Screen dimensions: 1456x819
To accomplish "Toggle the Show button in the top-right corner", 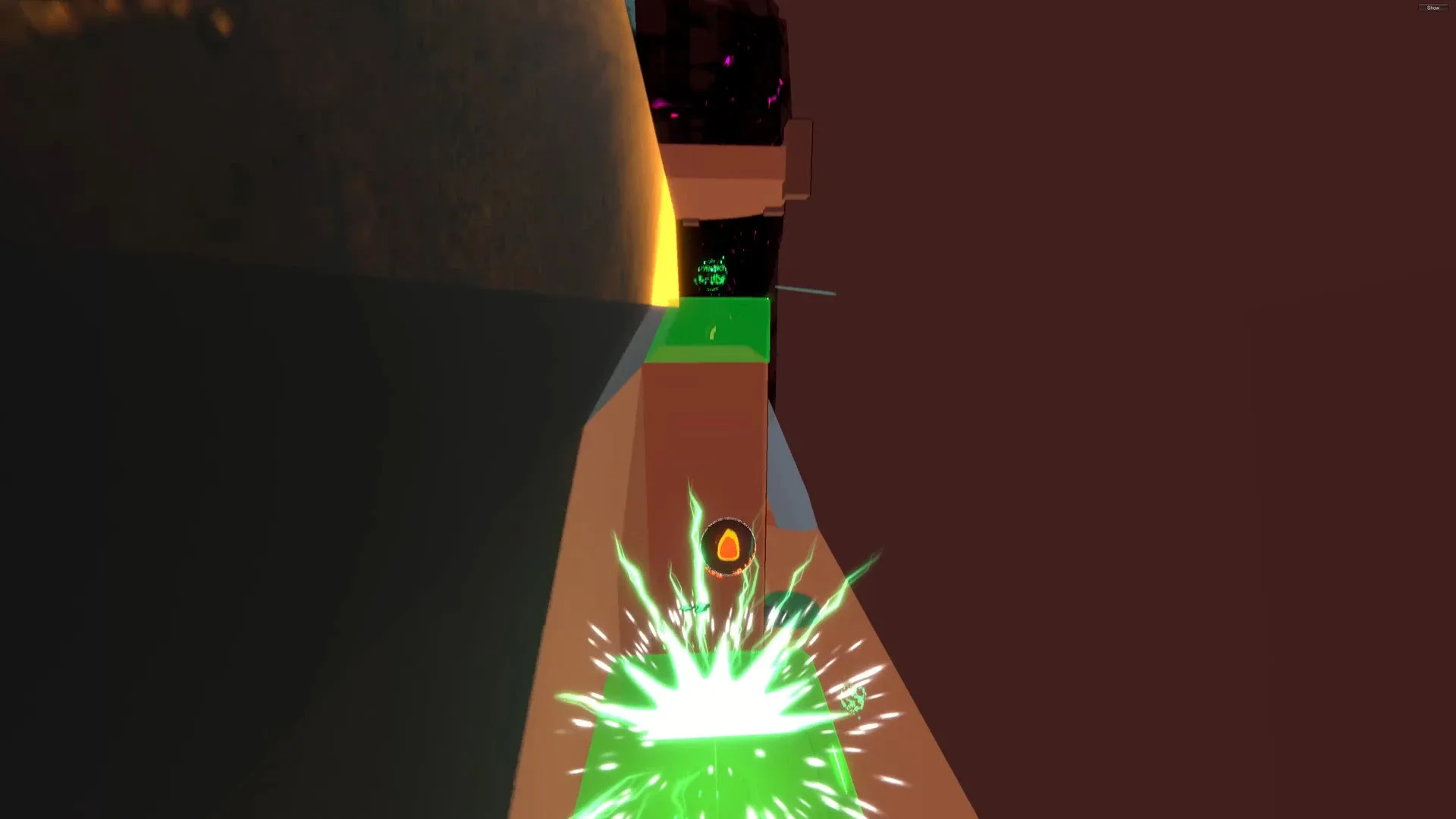I will coord(1433,8).
